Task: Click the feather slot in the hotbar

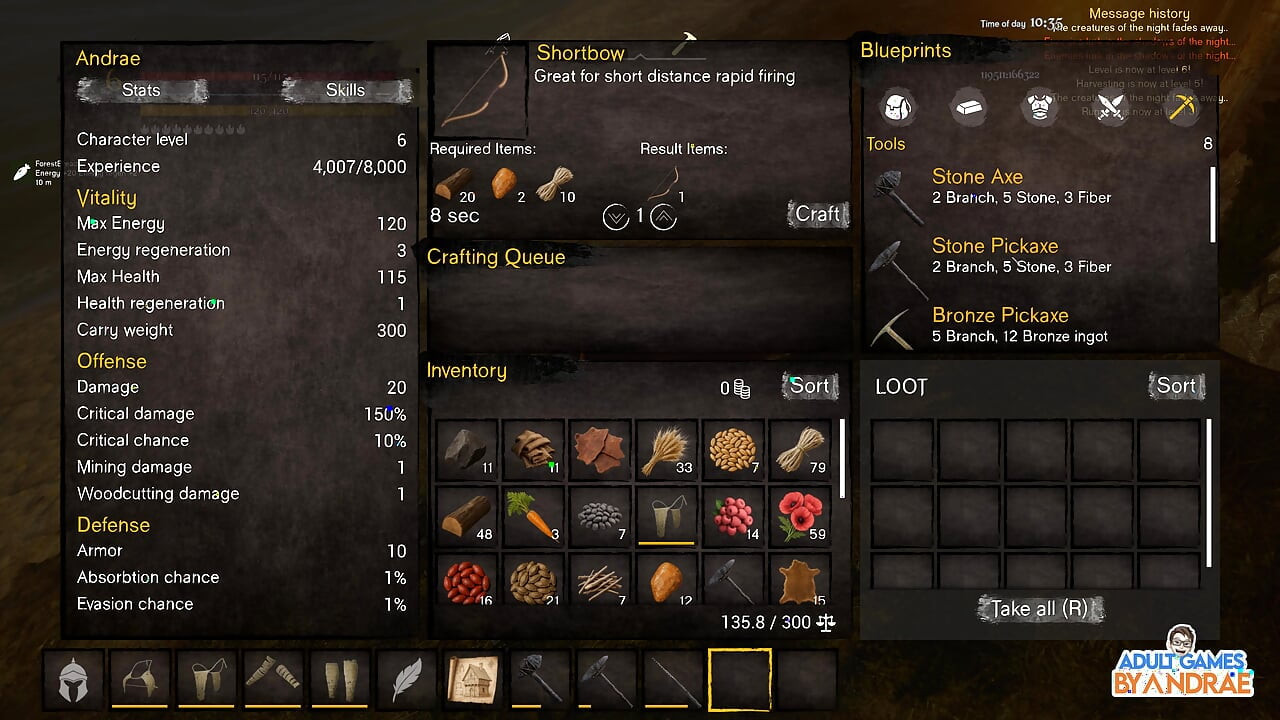Action: coord(406,679)
